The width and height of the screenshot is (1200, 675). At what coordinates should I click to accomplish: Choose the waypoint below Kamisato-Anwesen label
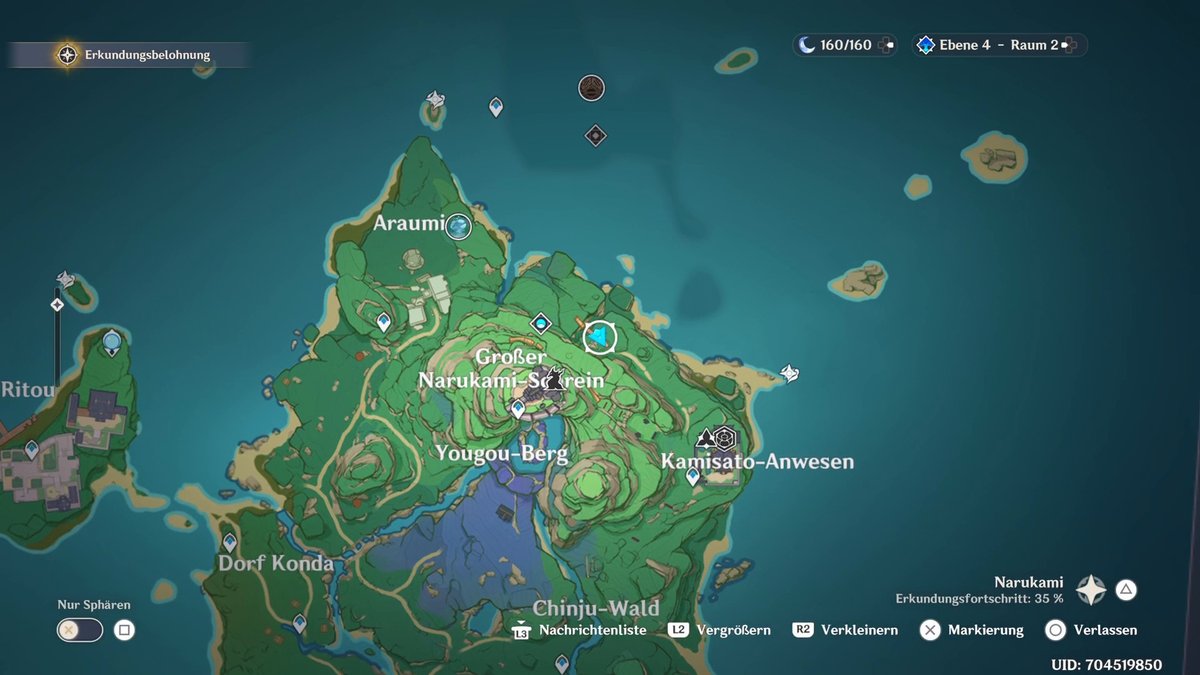tap(693, 477)
